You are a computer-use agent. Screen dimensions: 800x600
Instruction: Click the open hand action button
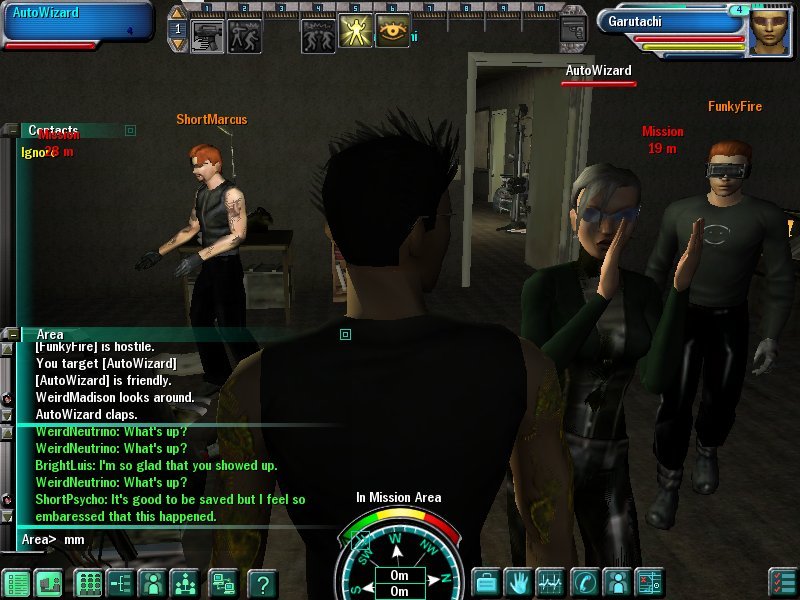pyautogui.click(x=518, y=582)
